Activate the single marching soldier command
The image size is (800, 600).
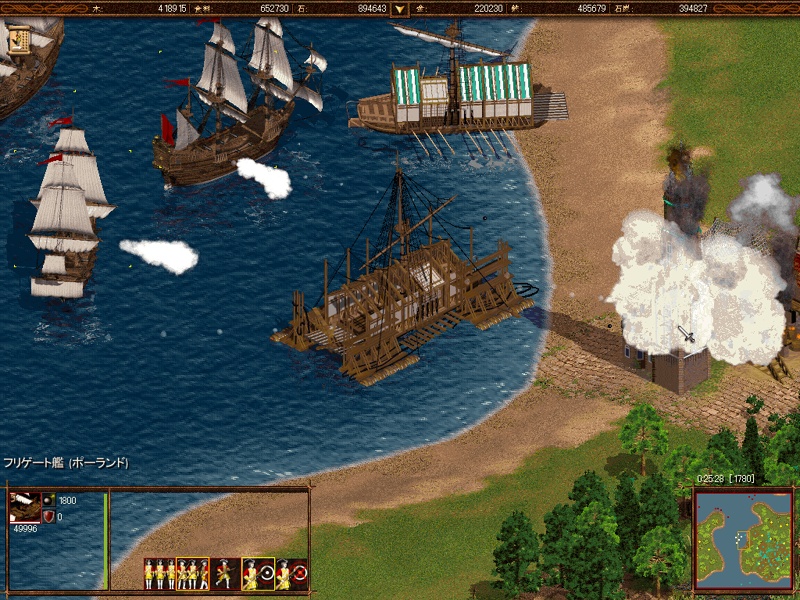point(225,573)
